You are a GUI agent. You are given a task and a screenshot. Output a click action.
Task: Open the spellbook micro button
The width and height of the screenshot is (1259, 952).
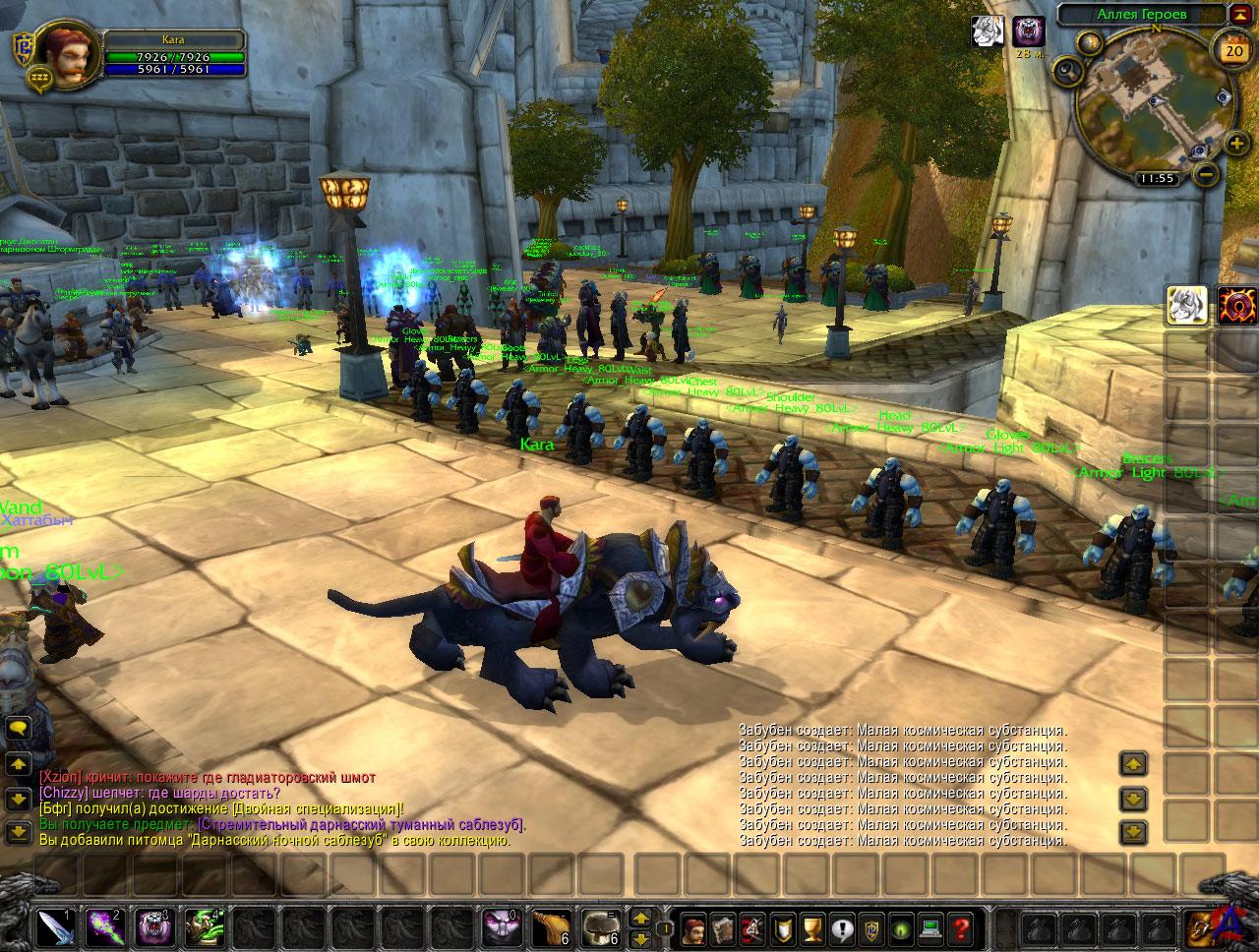point(725,927)
